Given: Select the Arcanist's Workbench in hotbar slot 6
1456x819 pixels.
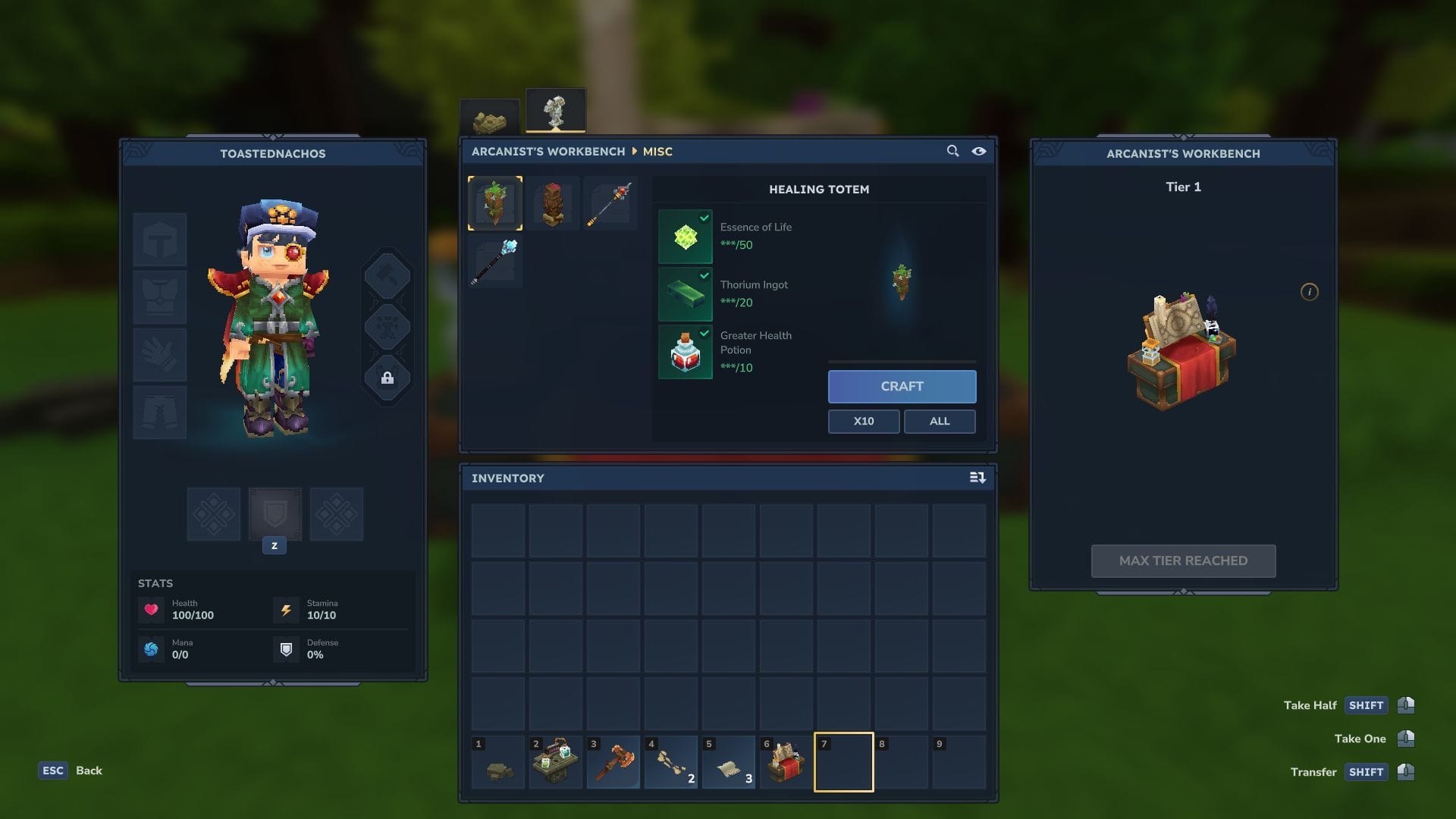Looking at the screenshot, I should [786, 761].
